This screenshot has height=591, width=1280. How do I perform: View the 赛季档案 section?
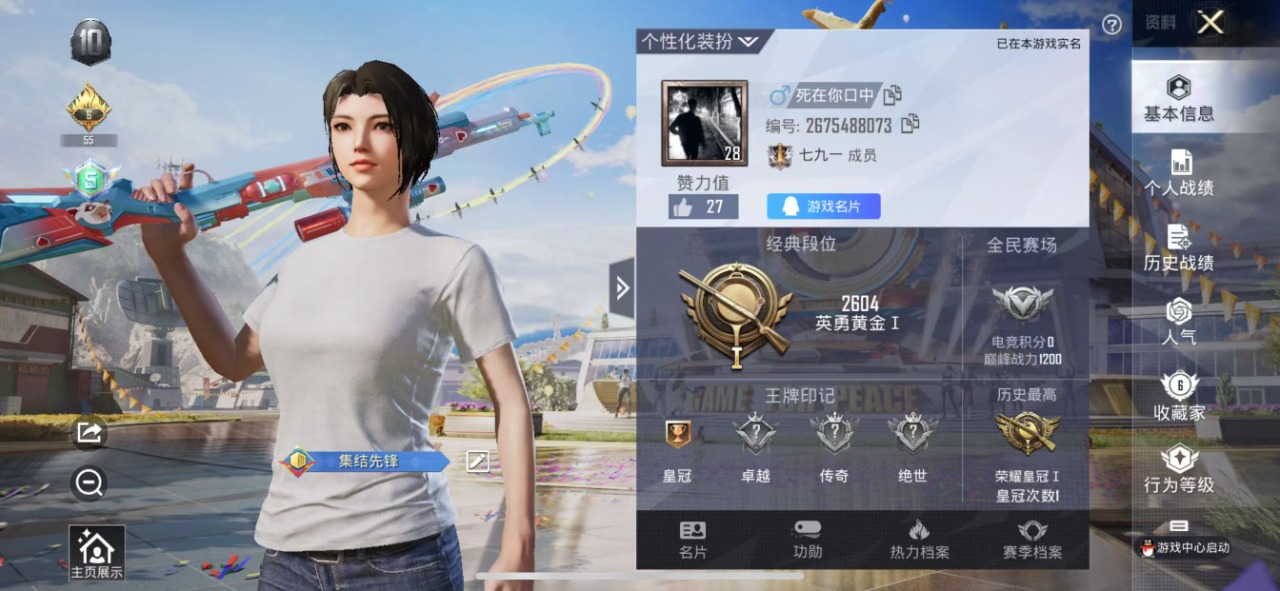[x=1032, y=540]
